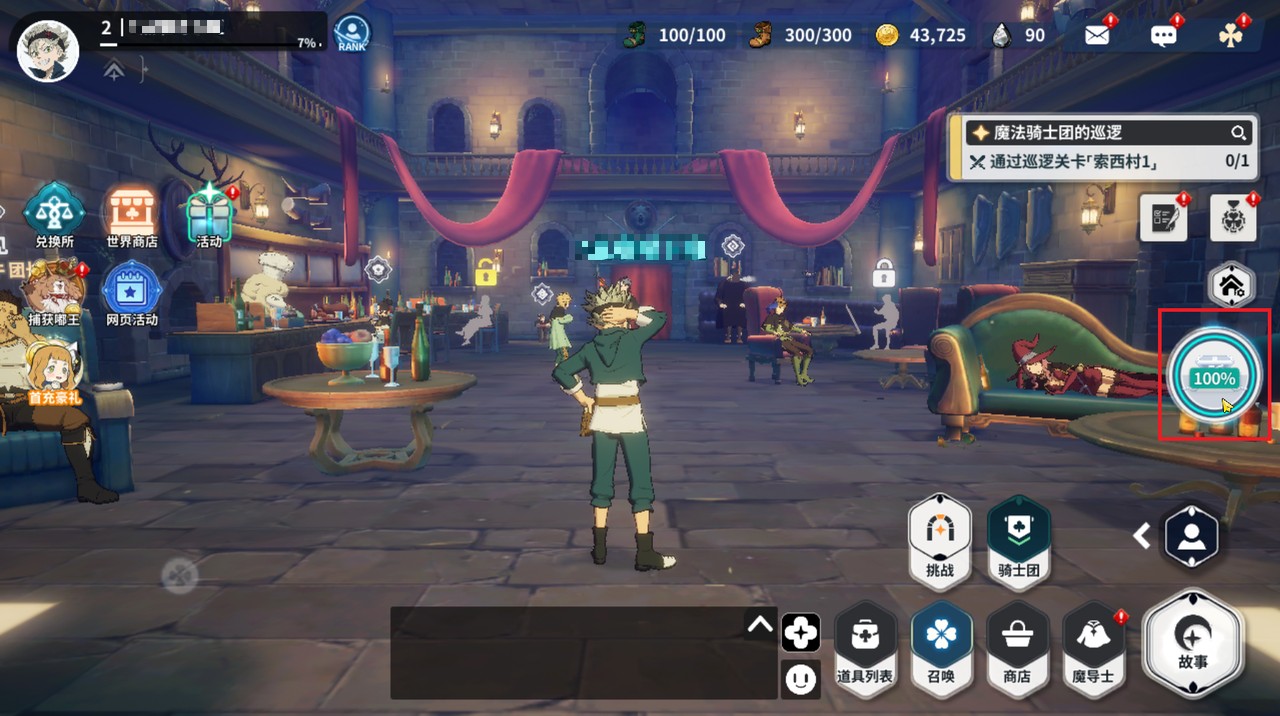Open the 首充豪礼 first-purchase gift
The image size is (1280, 716).
[52, 370]
